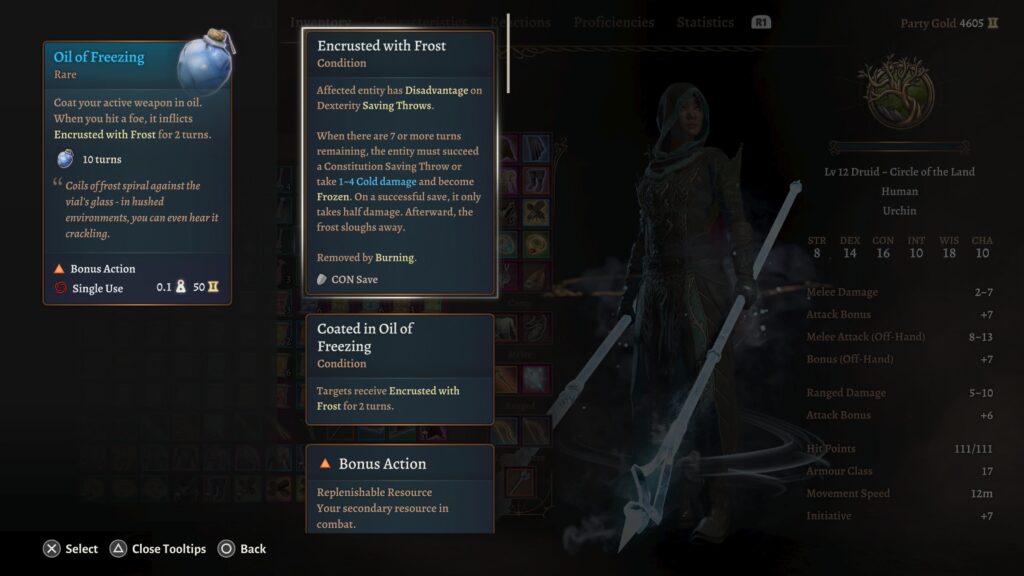Click the Oil of Freezing flask icon
Viewport: 1024px width, 576px height.
click(204, 68)
